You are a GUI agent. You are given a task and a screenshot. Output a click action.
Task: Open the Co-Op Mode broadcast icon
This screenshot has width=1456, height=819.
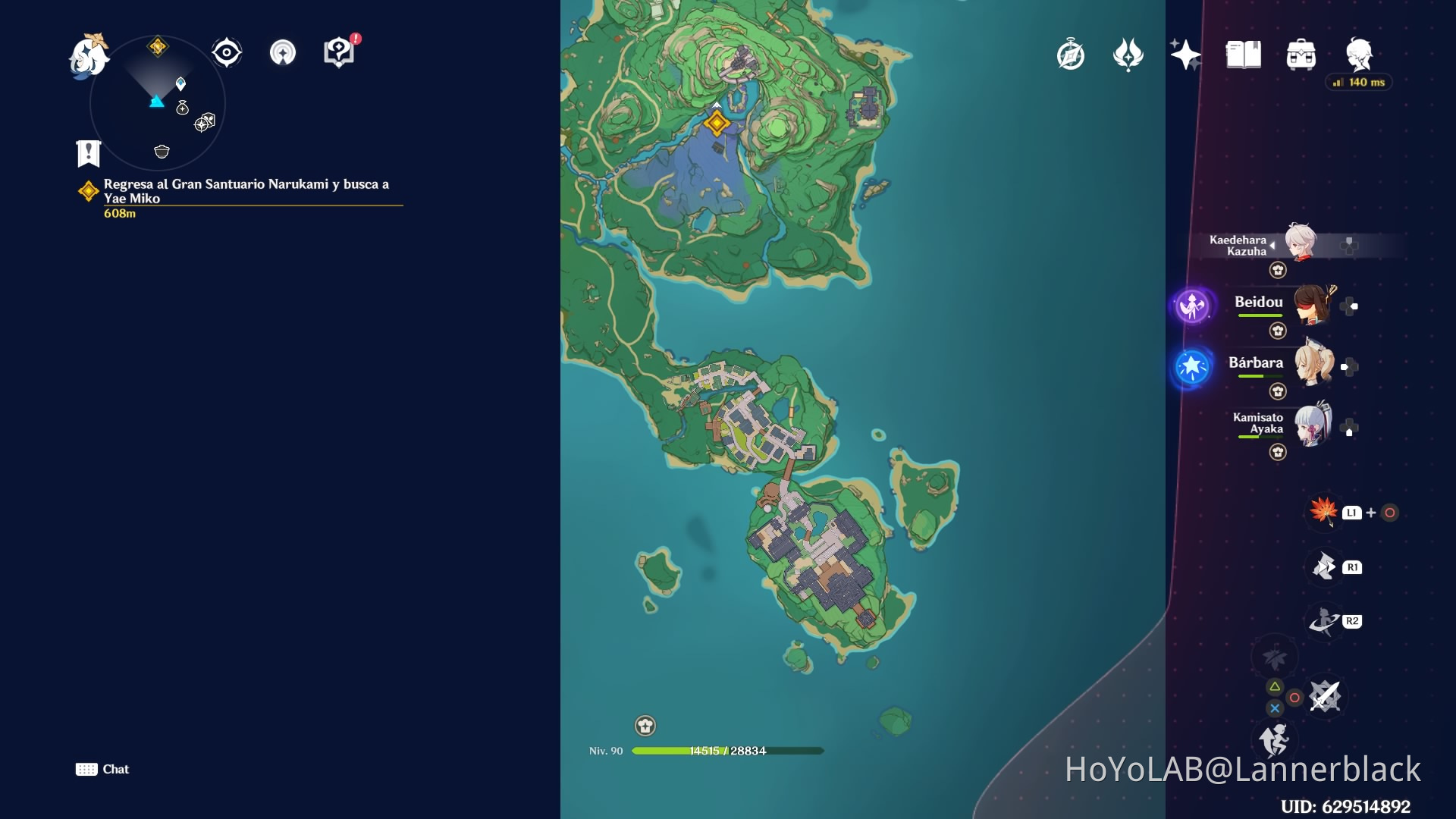coord(282,53)
